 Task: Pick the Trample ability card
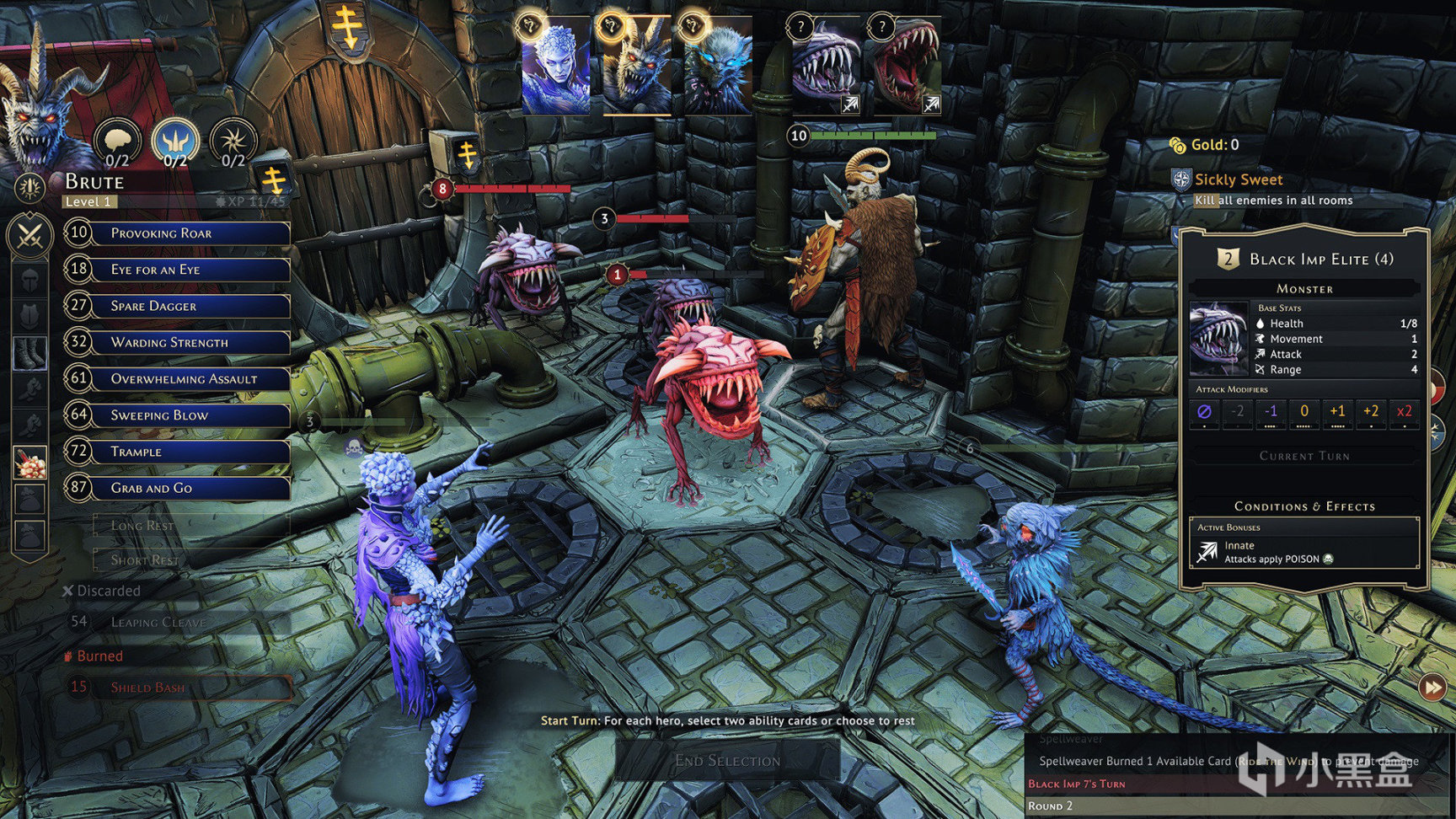[190, 452]
